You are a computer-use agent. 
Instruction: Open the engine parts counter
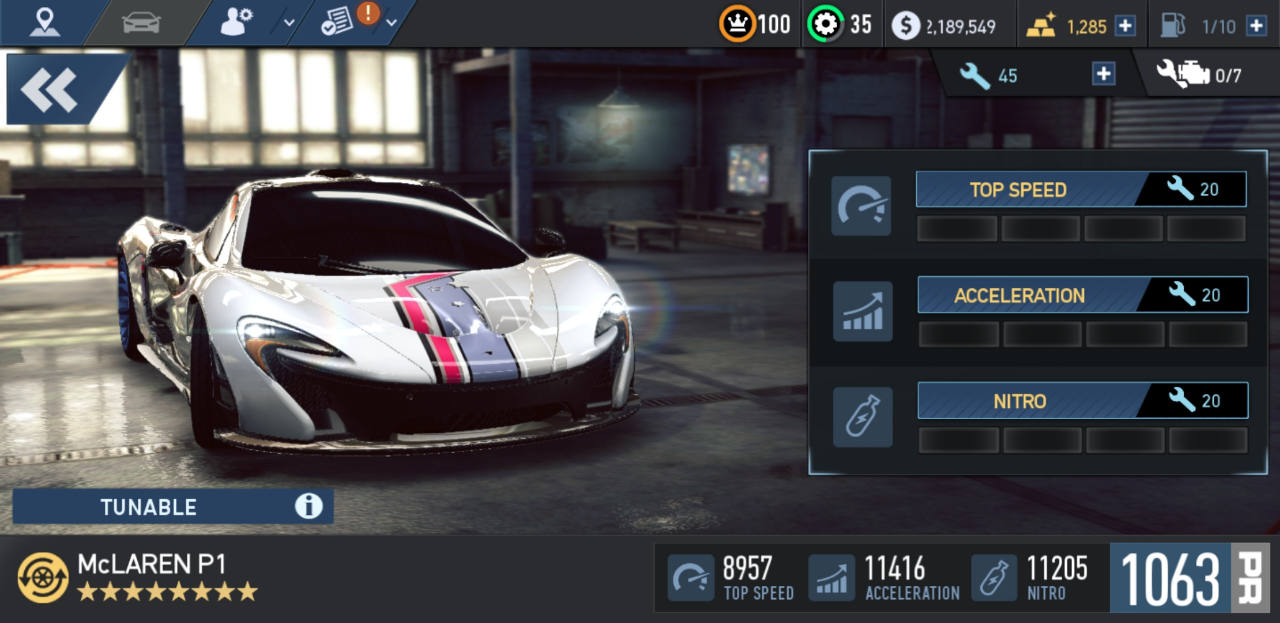tap(1198, 75)
